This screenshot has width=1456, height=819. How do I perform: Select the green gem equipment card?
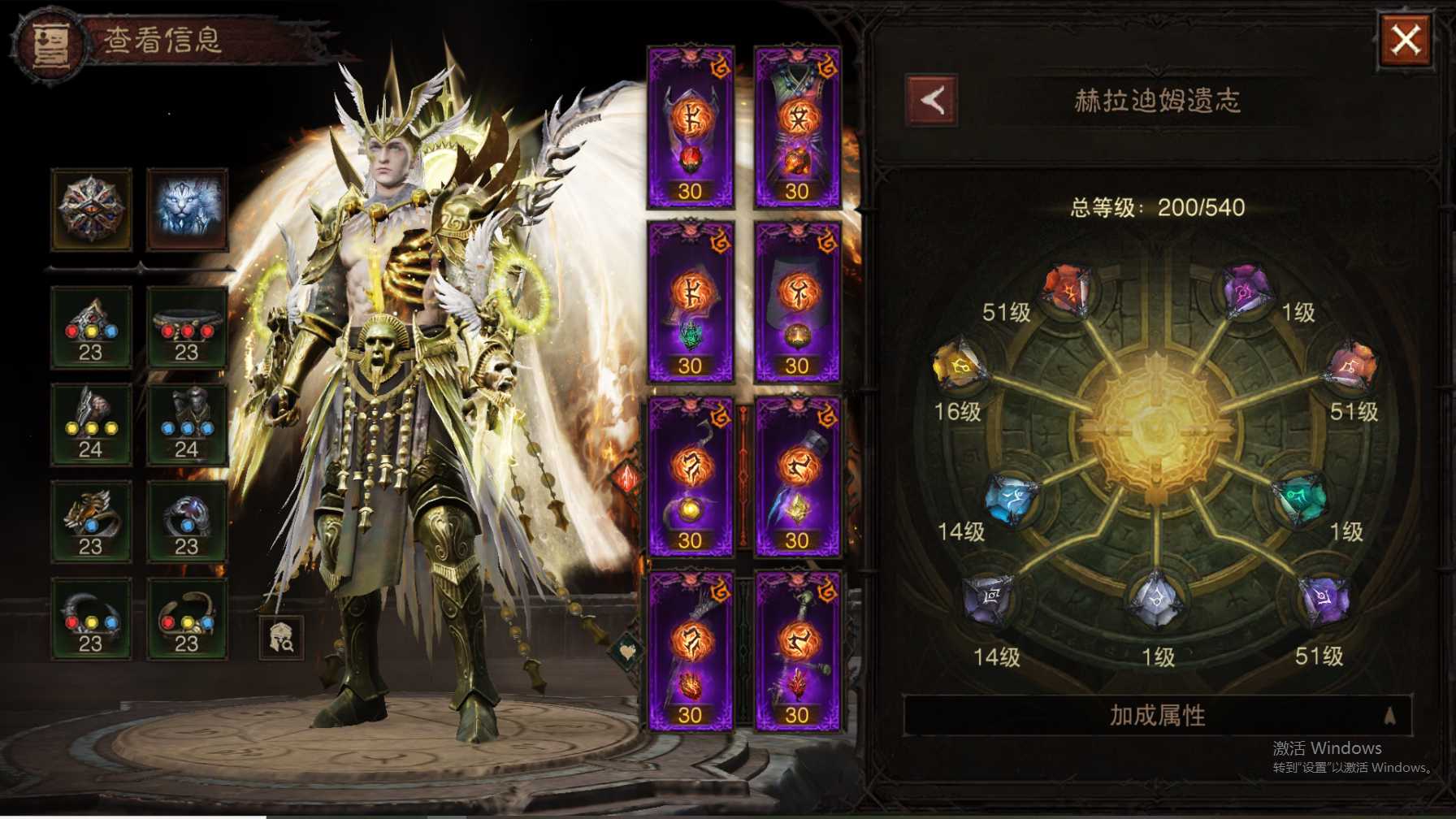tap(691, 301)
